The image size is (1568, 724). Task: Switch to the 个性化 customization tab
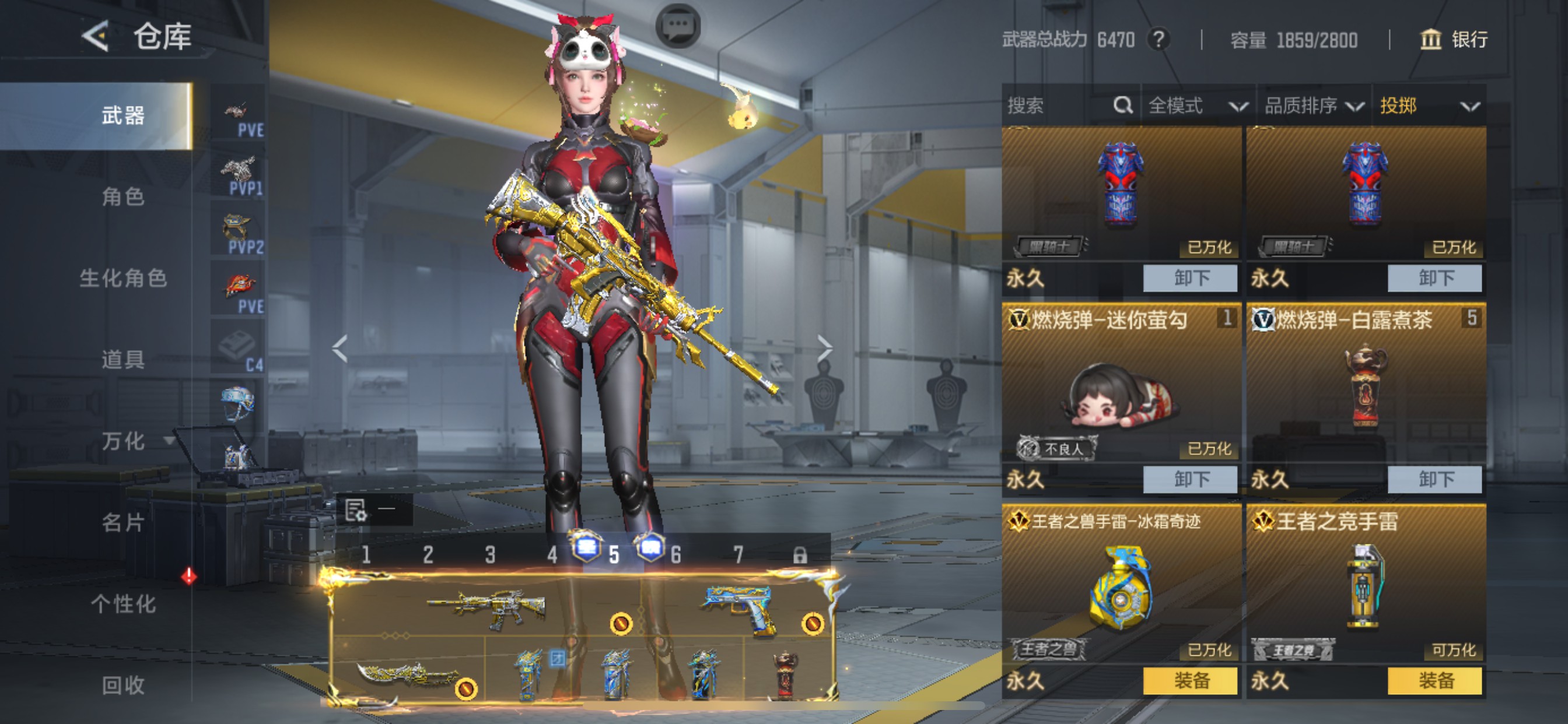[x=123, y=604]
